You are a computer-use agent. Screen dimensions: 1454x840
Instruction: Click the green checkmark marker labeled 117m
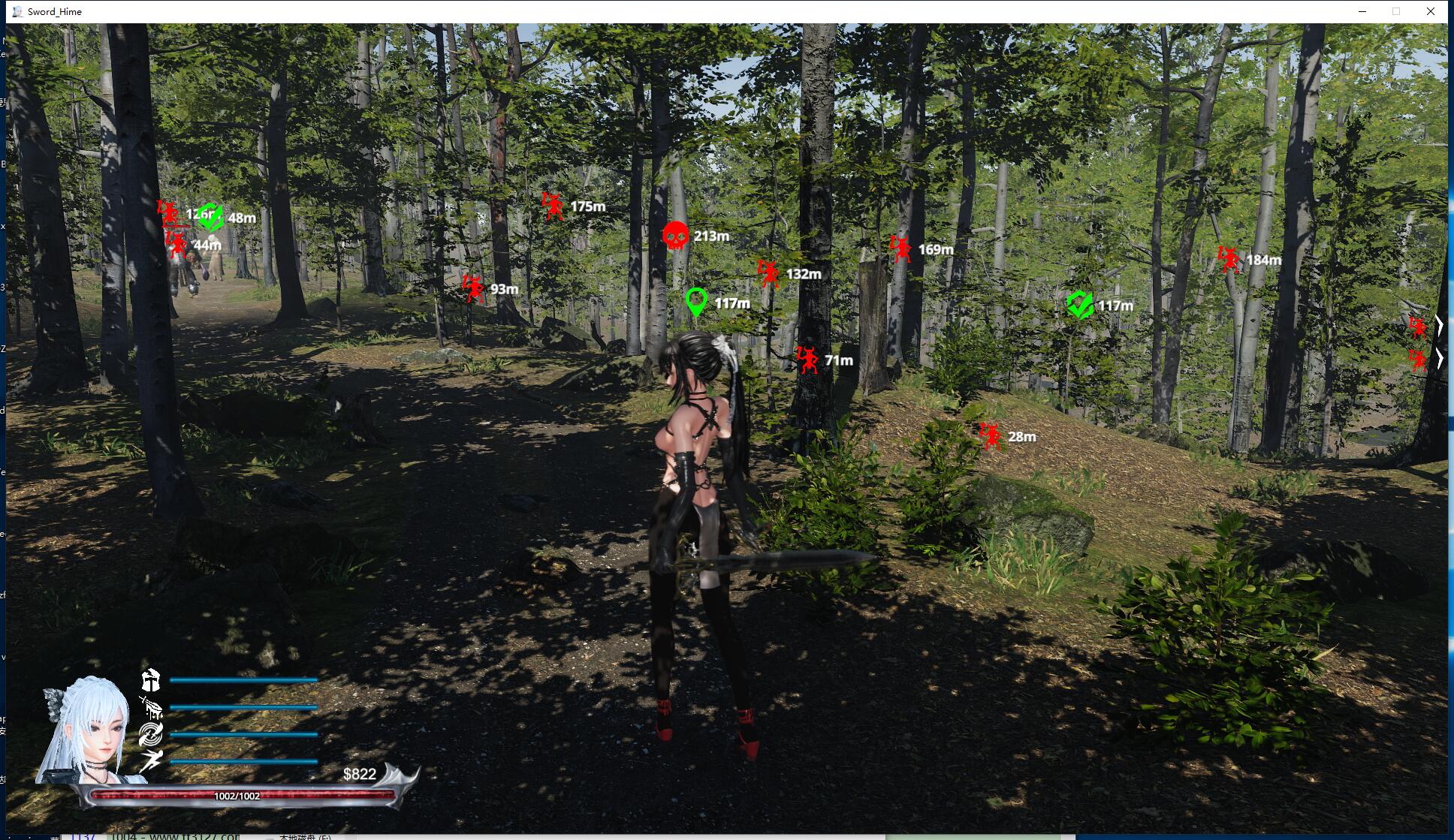pos(1080,305)
